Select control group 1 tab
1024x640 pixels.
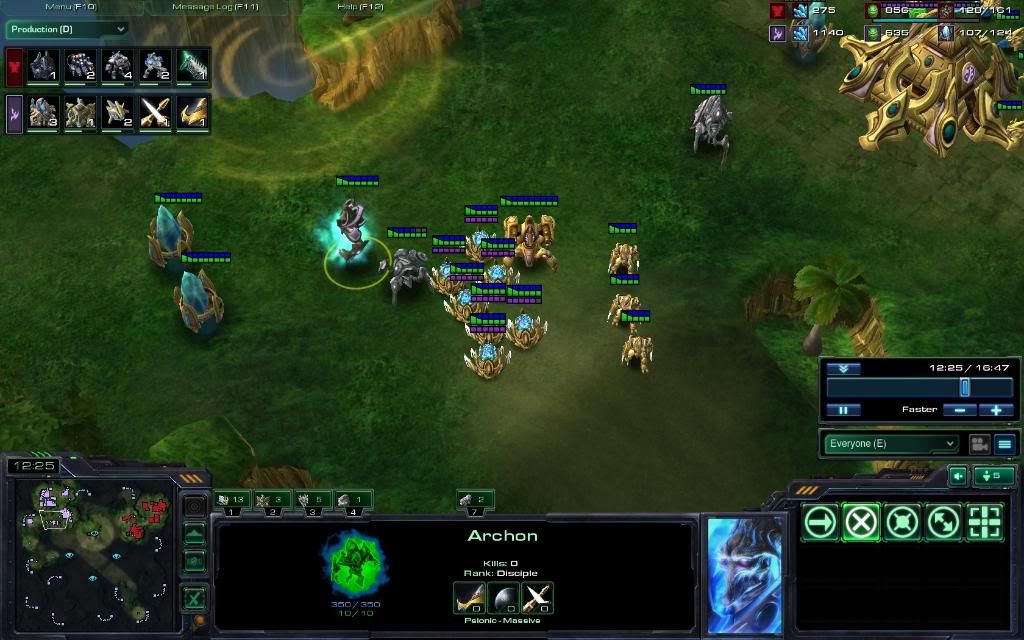click(232, 500)
